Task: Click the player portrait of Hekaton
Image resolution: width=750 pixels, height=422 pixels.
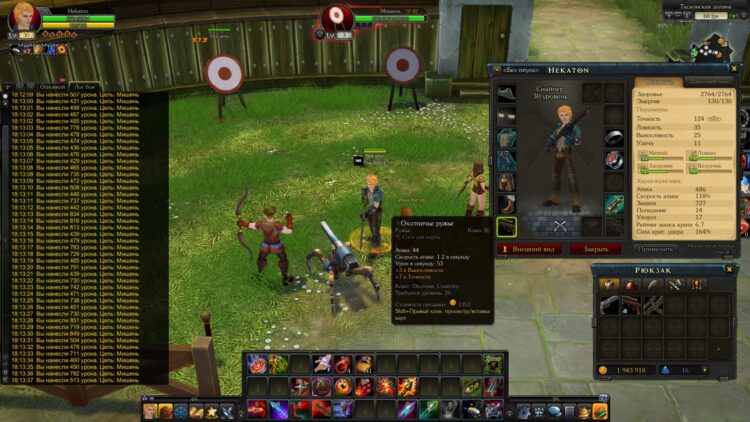Action: [23, 19]
